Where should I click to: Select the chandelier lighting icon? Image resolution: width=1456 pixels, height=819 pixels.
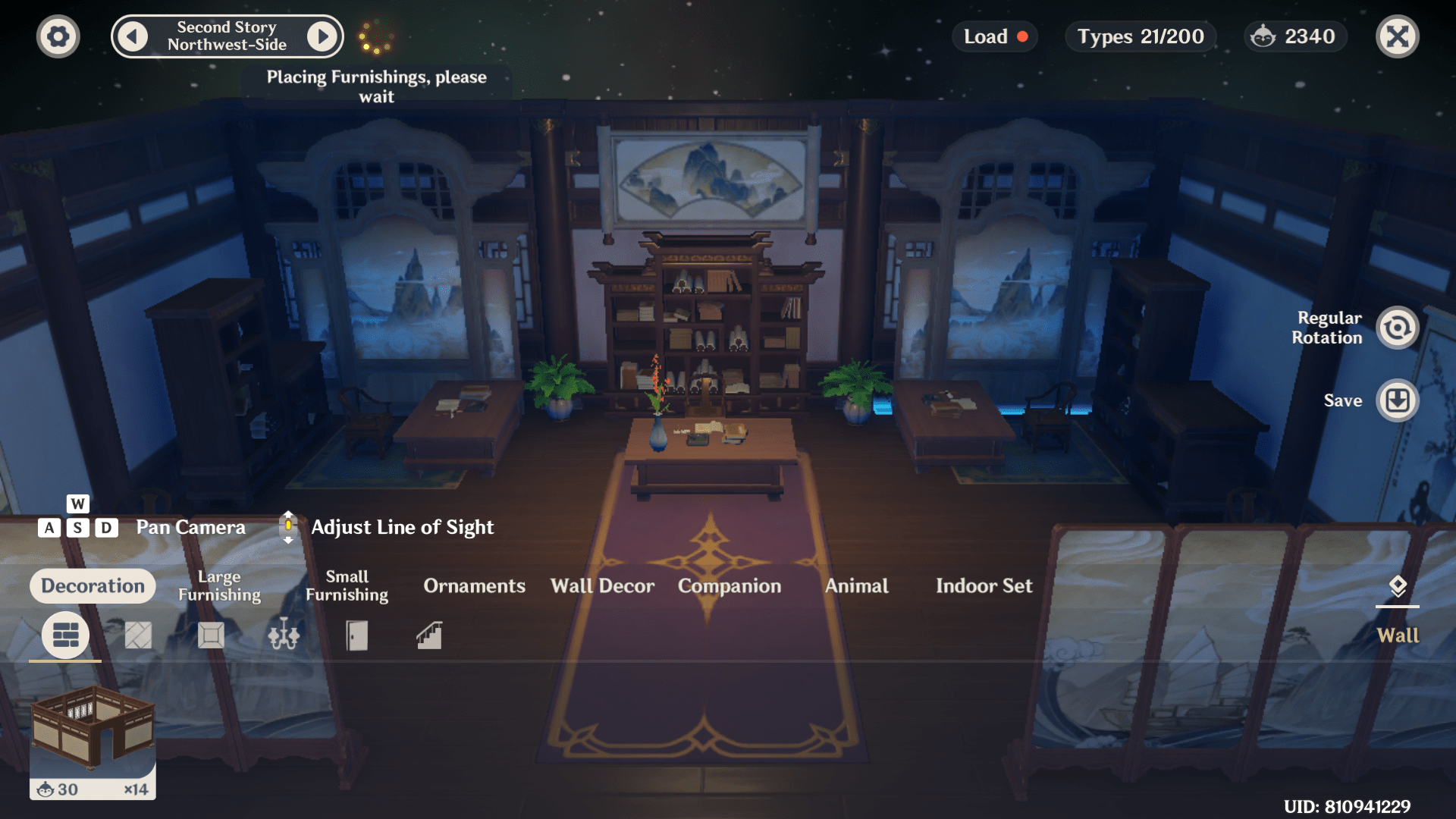283,635
